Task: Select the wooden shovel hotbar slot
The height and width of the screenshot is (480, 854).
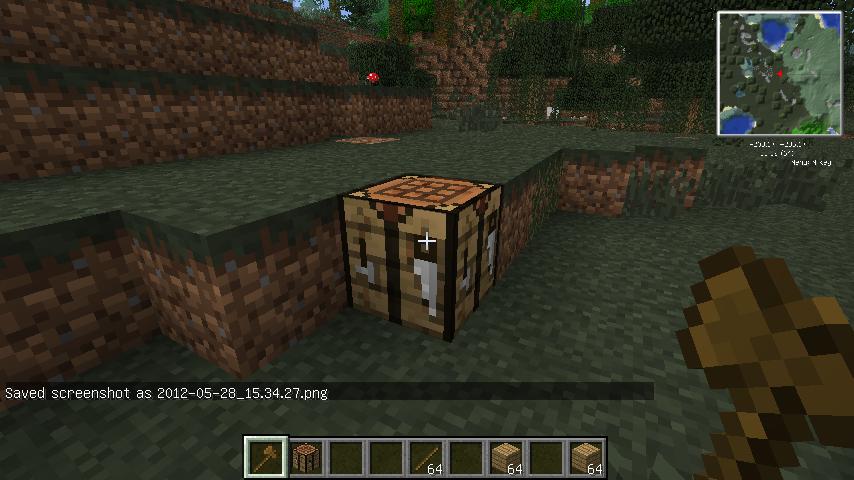Action: point(267,458)
